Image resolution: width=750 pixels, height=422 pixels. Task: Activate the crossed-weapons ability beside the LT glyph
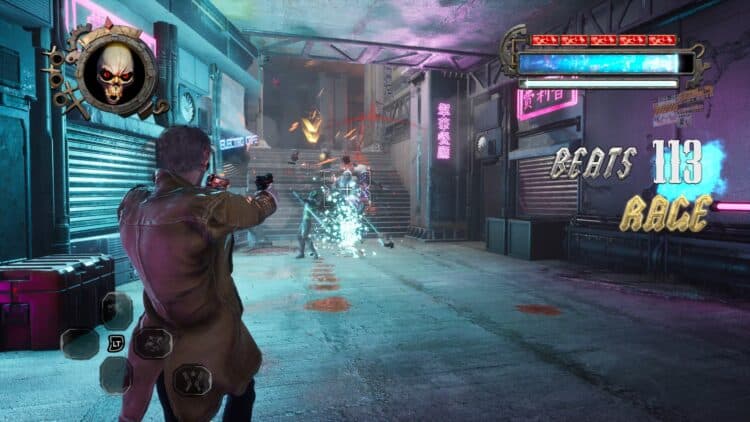(x=153, y=343)
